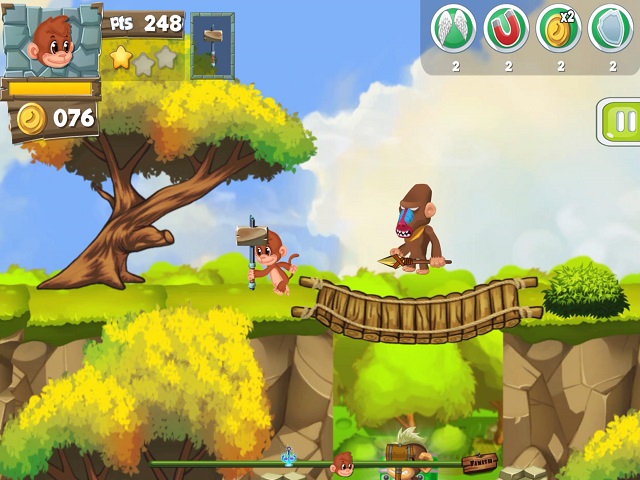
Task: Activate the x2 banana coin multiplier
Action: pos(559,29)
